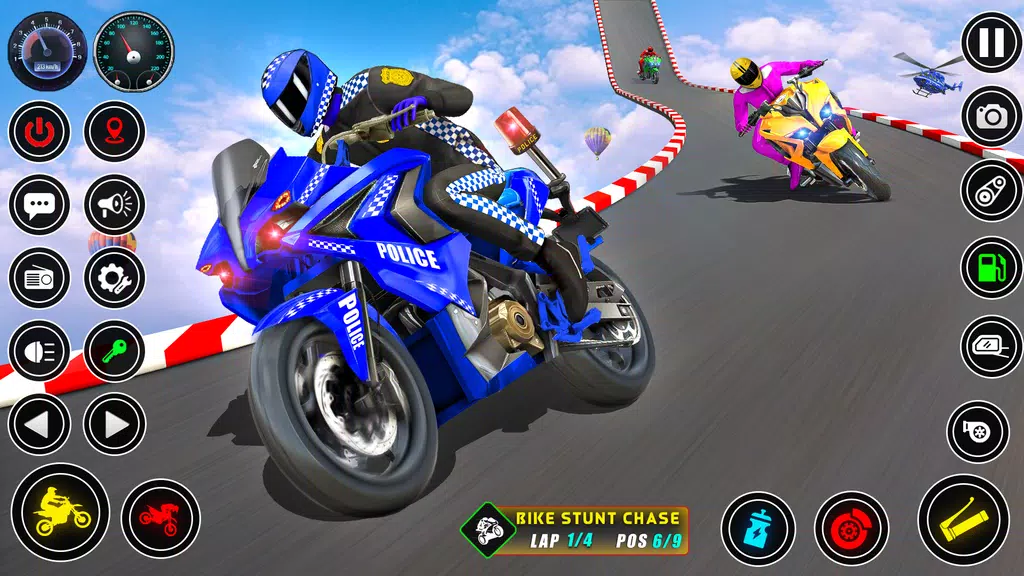
Task: Steer left with the left arrow
Action: click(x=39, y=424)
